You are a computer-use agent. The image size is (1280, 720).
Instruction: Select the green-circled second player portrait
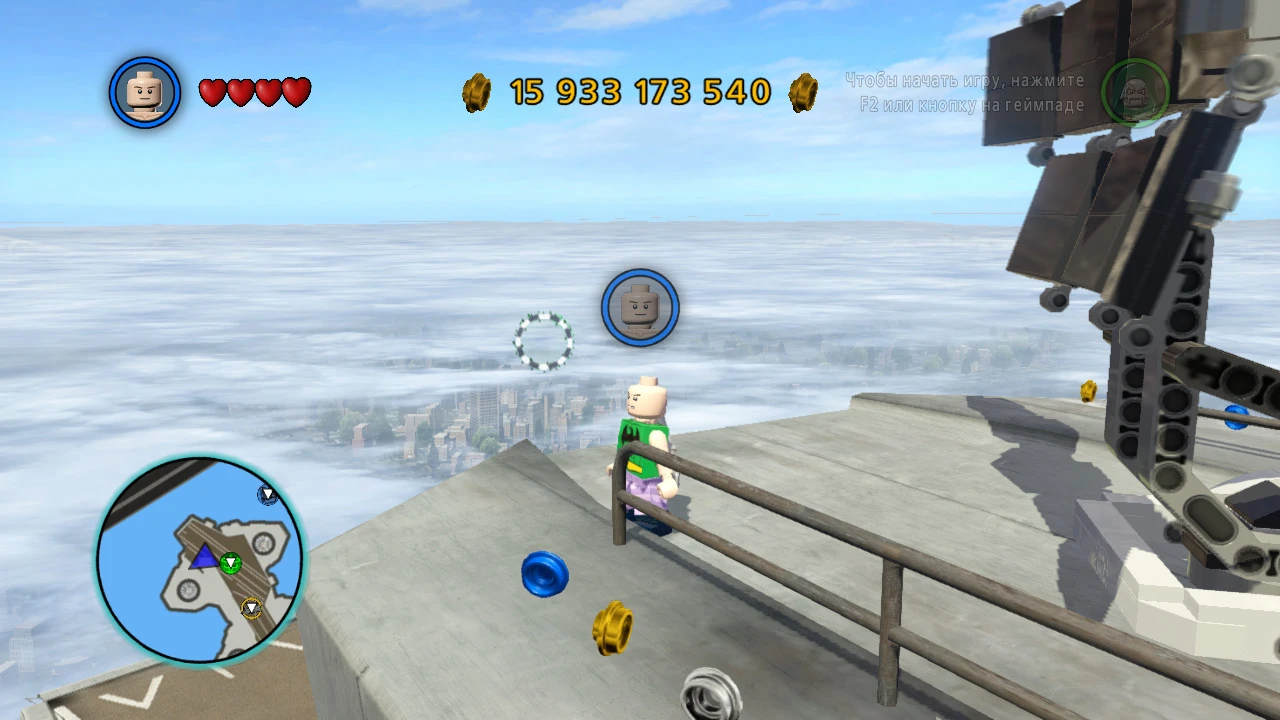(x=1136, y=93)
